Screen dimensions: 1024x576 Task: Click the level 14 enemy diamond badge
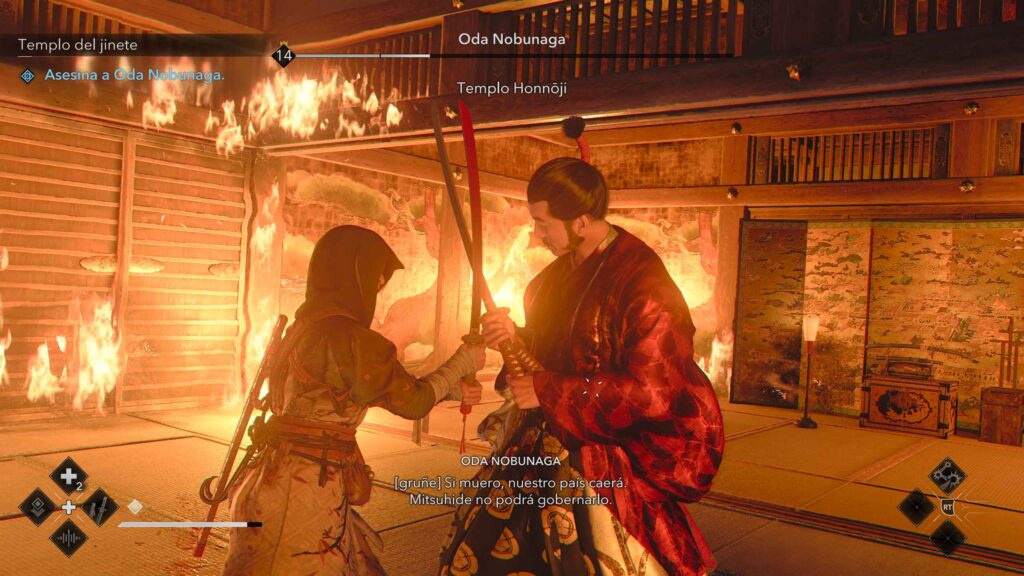pyautogui.click(x=283, y=56)
